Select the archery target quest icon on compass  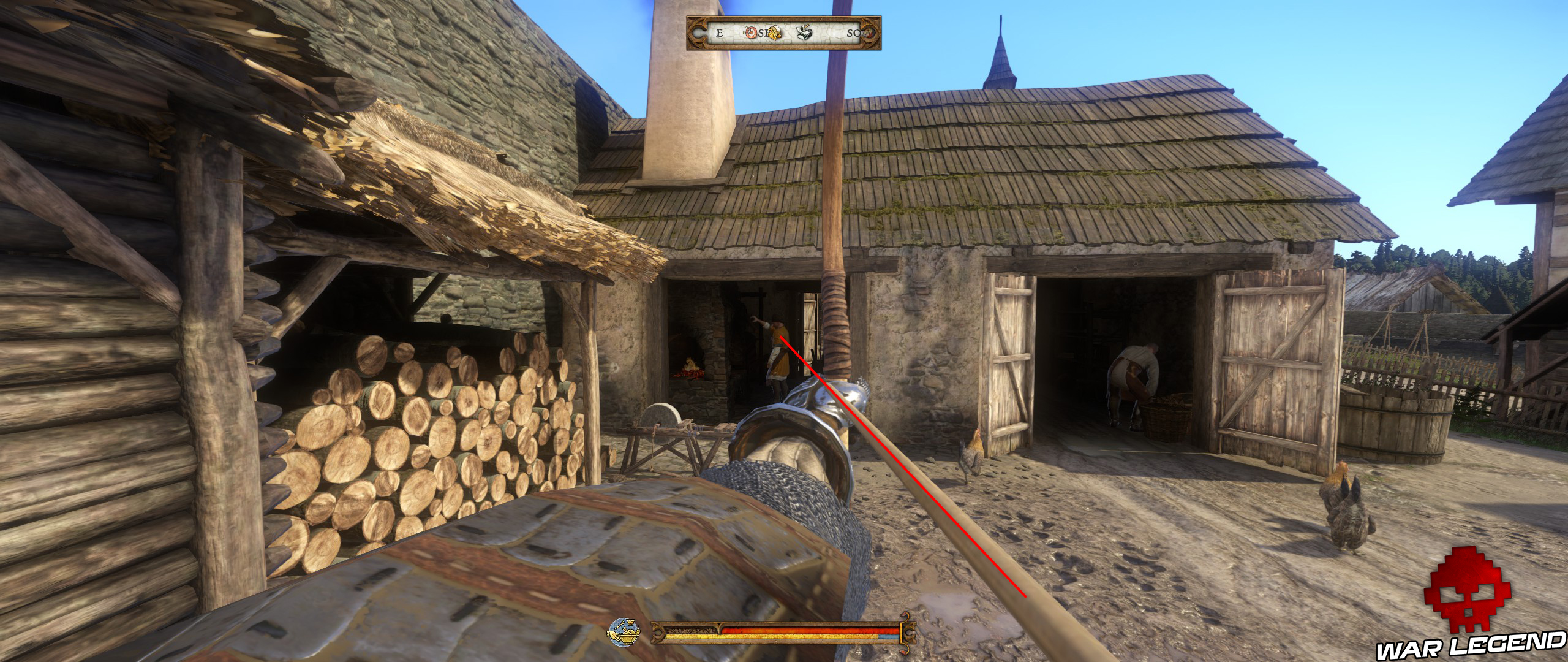pyautogui.click(x=751, y=33)
